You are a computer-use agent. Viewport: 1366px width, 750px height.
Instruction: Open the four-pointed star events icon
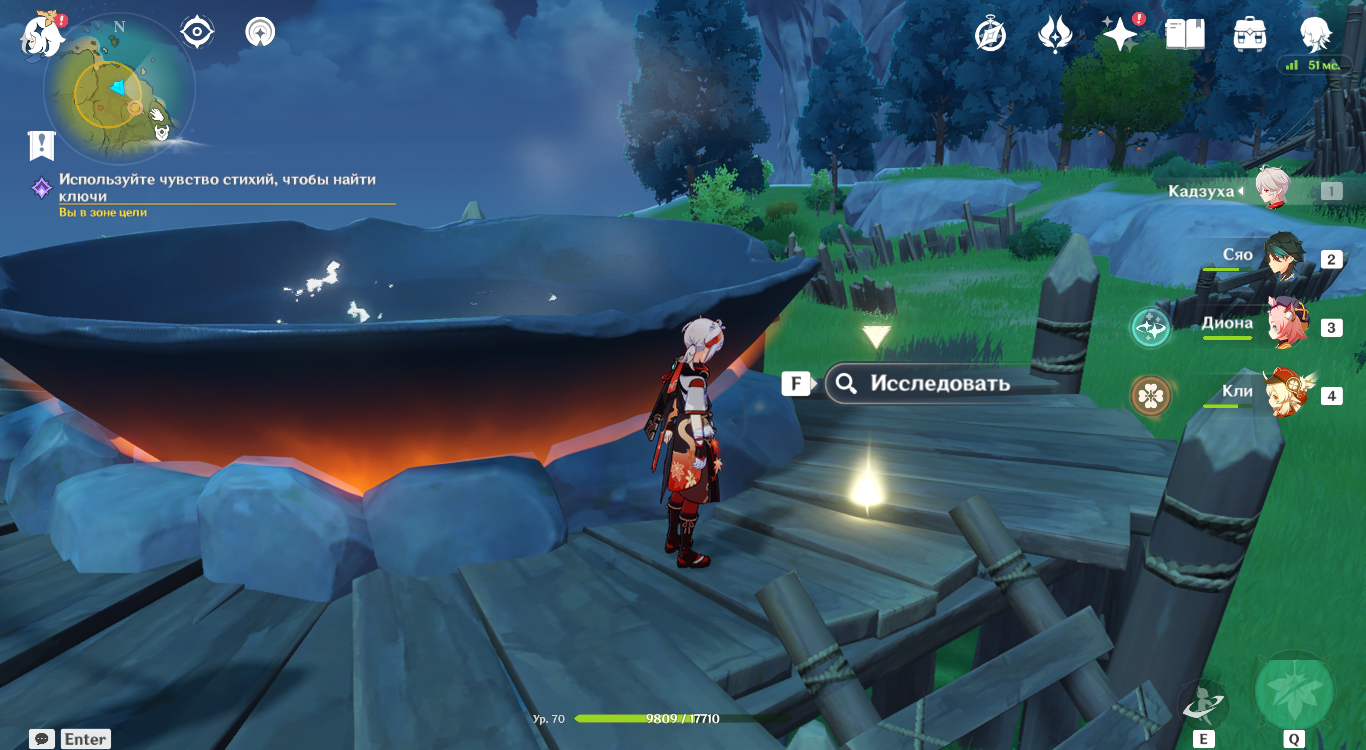1119,35
